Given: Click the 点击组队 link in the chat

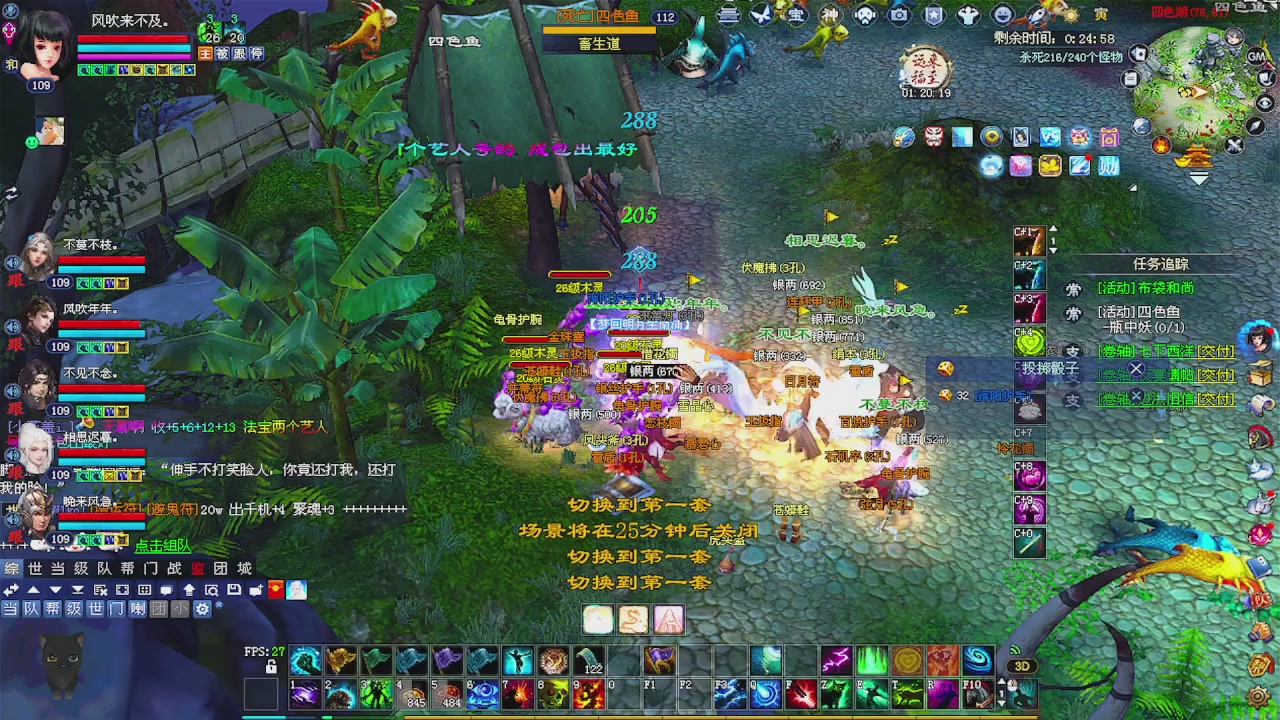Looking at the screenshot, I should (162, 546).
